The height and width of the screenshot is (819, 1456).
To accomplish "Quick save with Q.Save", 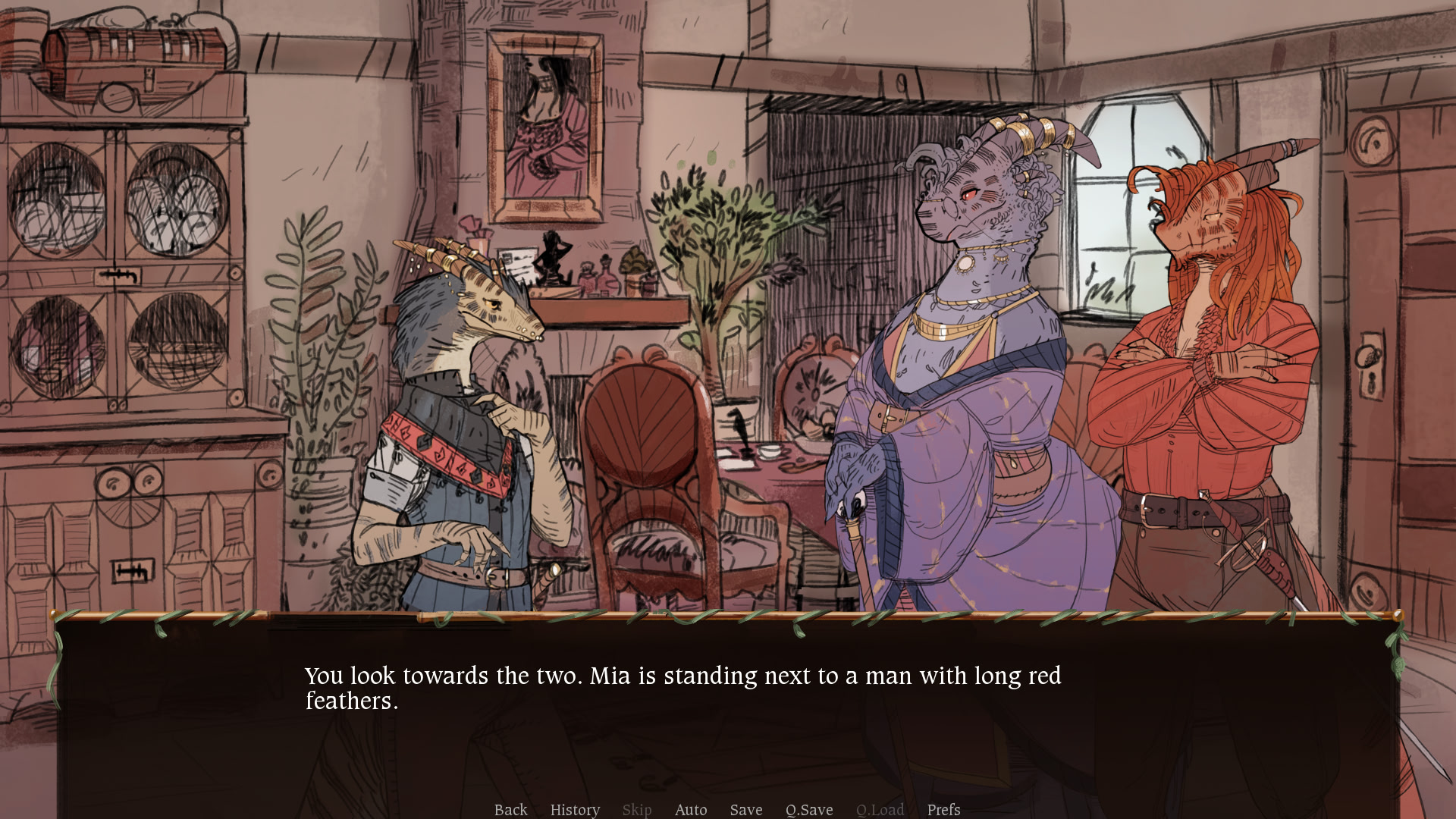I will click(809, 810).
